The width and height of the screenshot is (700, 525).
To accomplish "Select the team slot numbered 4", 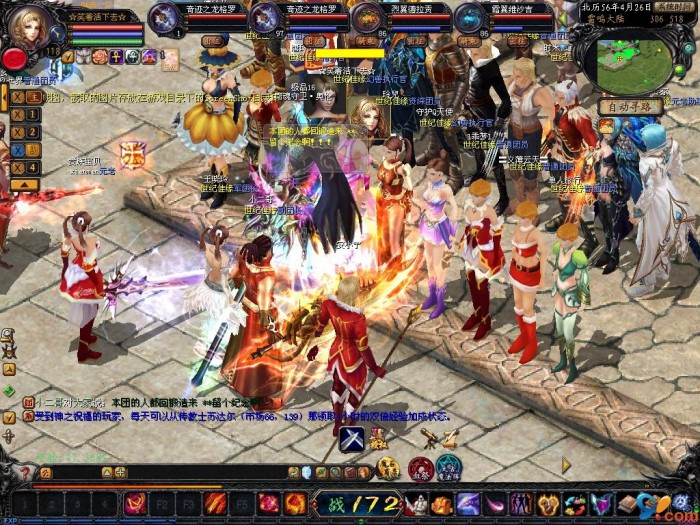I will point(33,167).
